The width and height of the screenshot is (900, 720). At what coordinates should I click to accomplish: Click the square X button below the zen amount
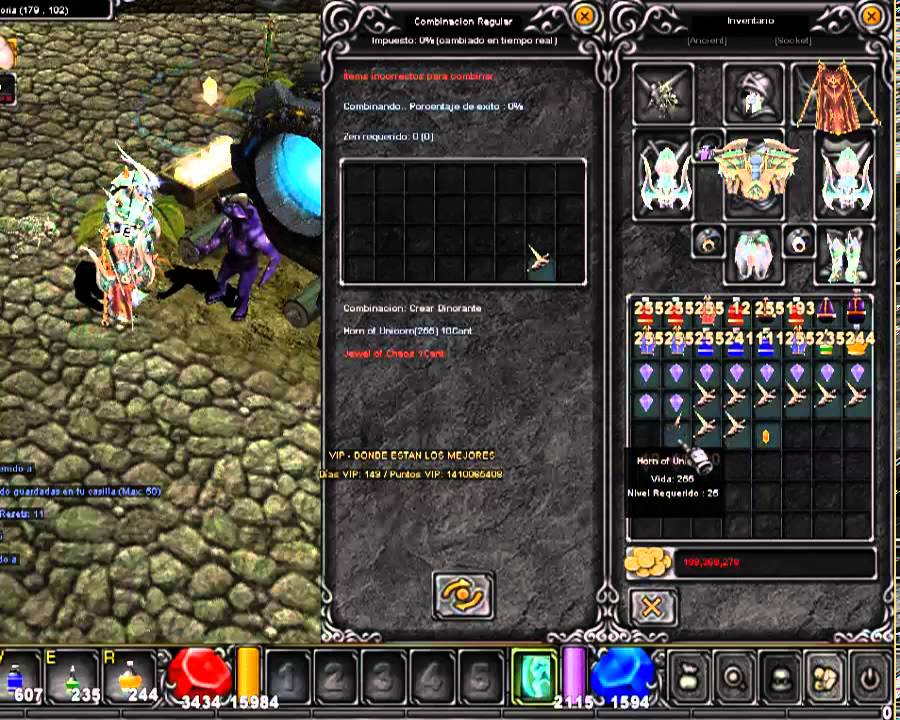click(x=652, y=606)
